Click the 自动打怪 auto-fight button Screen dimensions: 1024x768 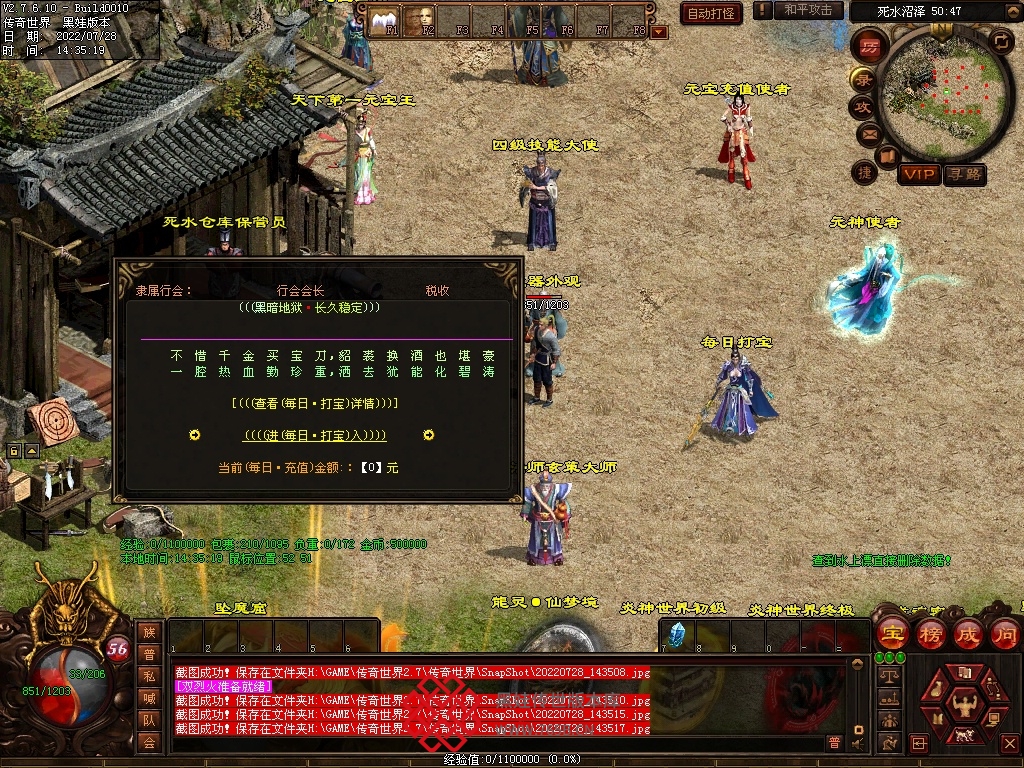(711, 13)
